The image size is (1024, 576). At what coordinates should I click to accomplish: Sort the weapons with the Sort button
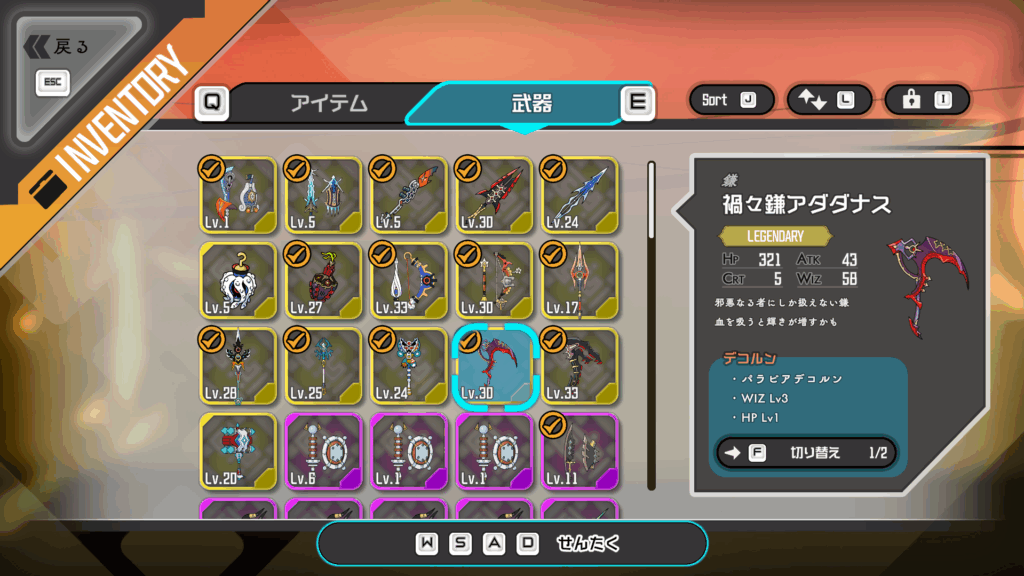click(x=729, y=100)
